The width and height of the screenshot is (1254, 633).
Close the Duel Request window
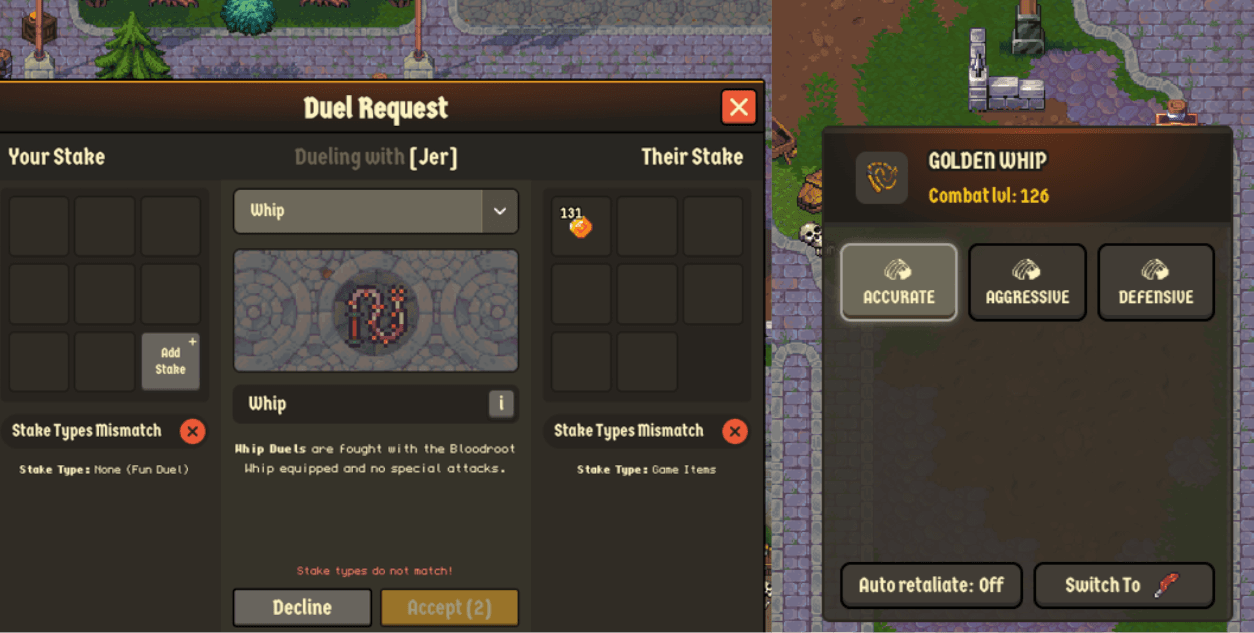pos(738,107)
